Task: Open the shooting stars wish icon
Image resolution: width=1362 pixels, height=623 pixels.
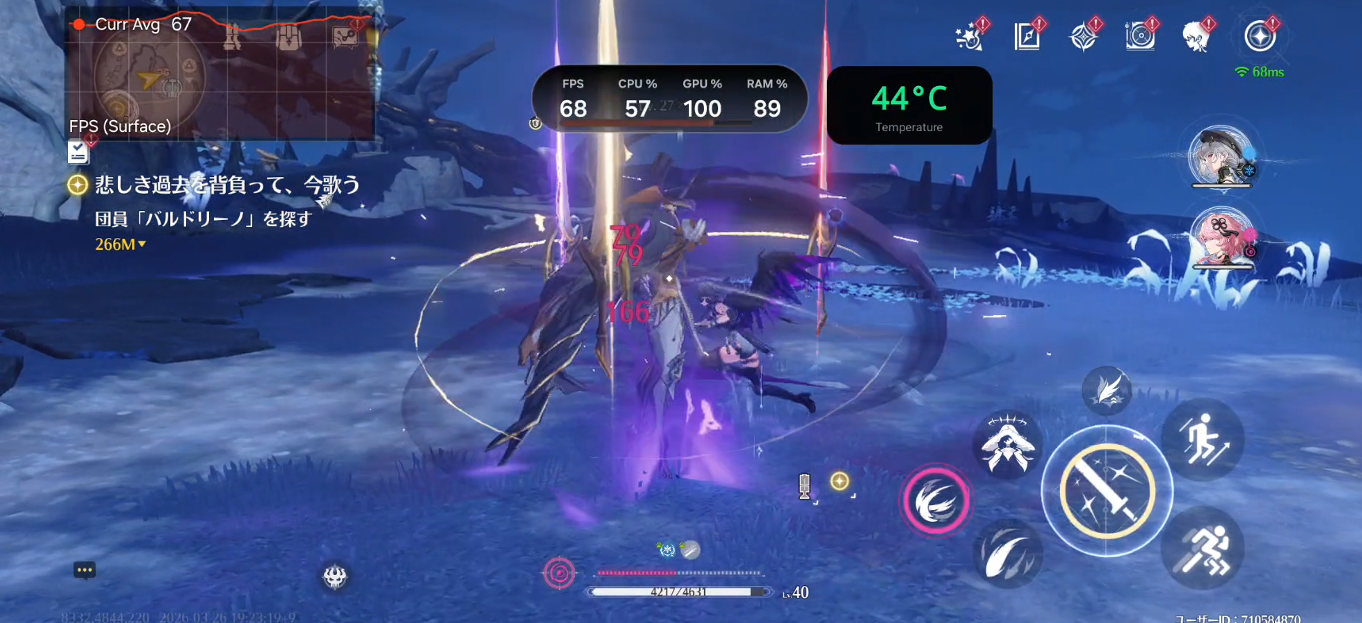Action: click(970, 37)
